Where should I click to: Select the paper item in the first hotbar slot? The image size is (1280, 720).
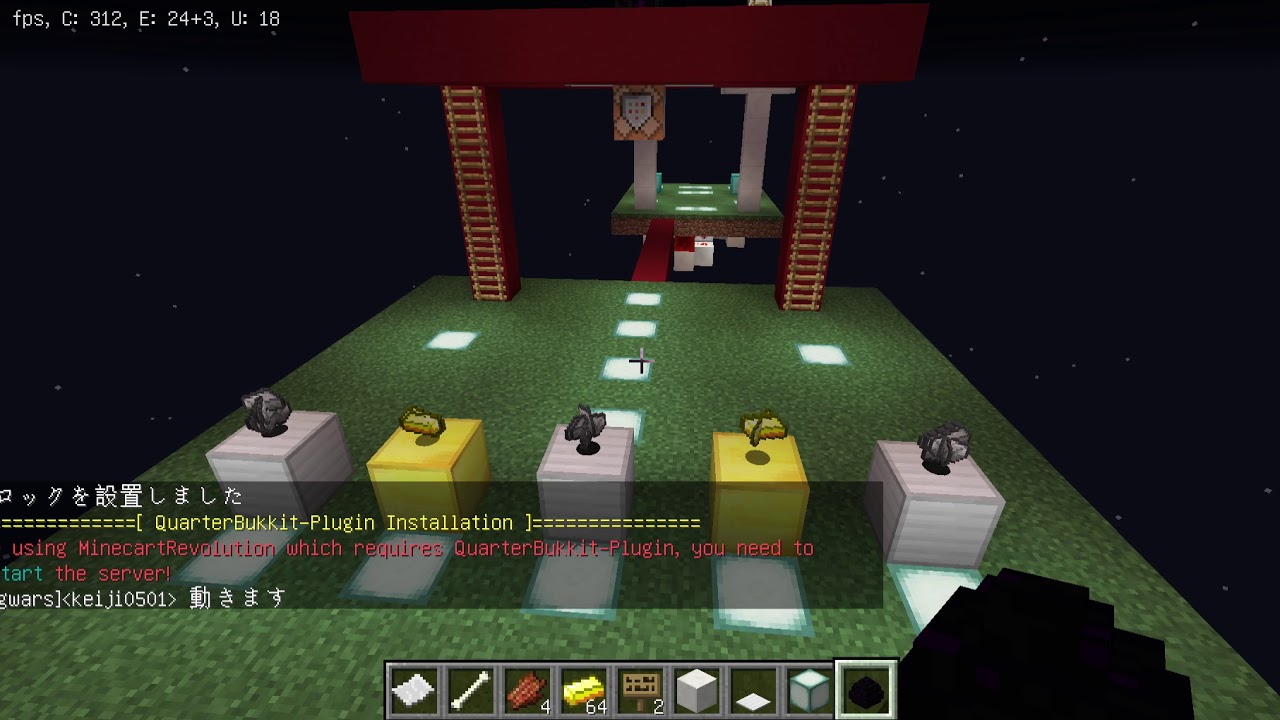413,688
